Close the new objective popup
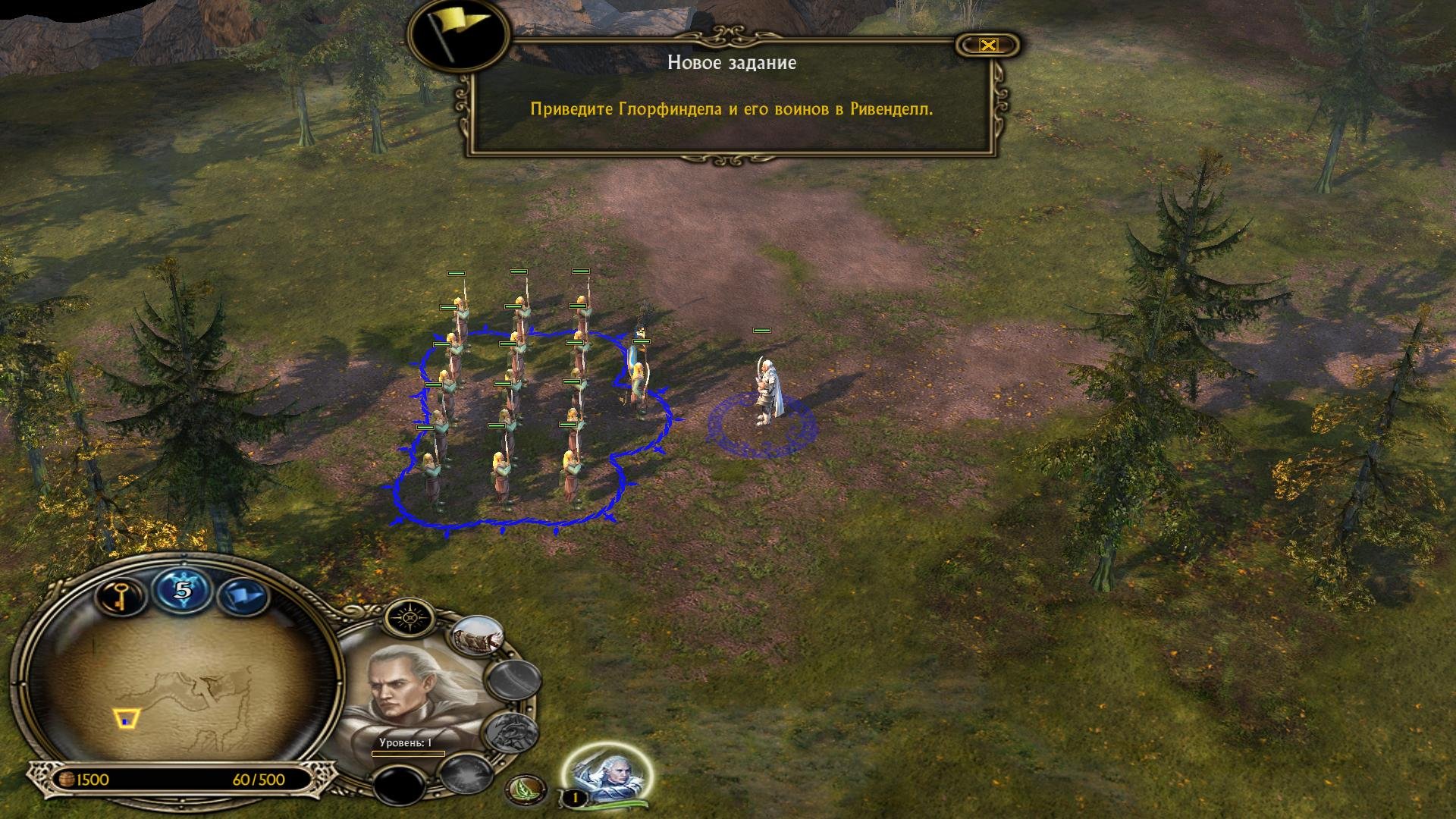The width and height of the screenshot is (1456, 819). pos(987,45)
